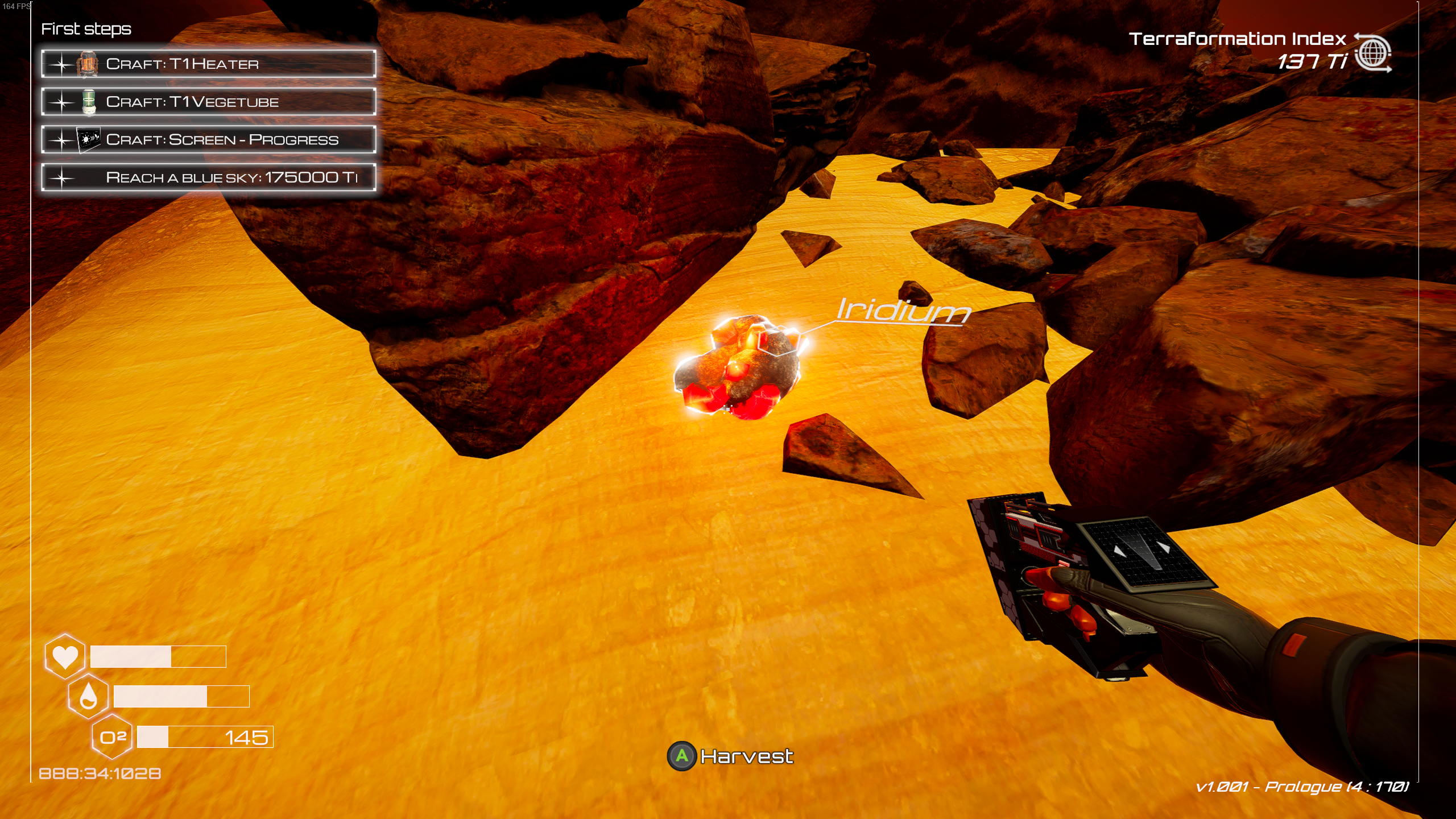Click the Reach a Blue Sky objective
Viewport: 1456px width, 819px height.
point(208,177)
